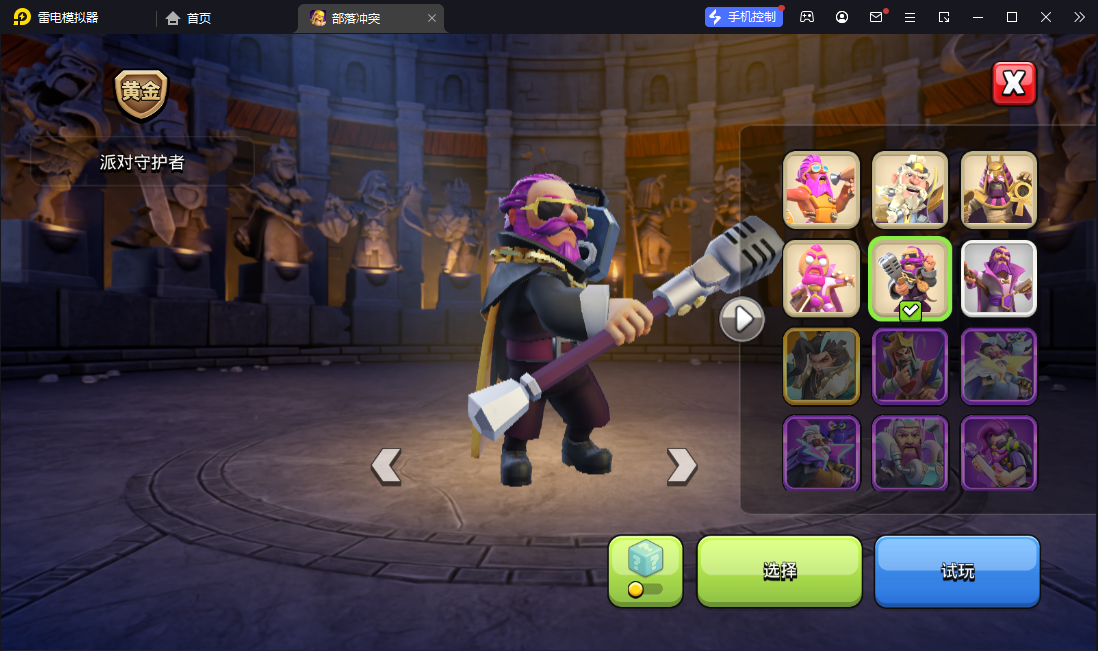The image size is (1098, 651).
Task: Try out the skin with 试玩
Action: point(957,571)
